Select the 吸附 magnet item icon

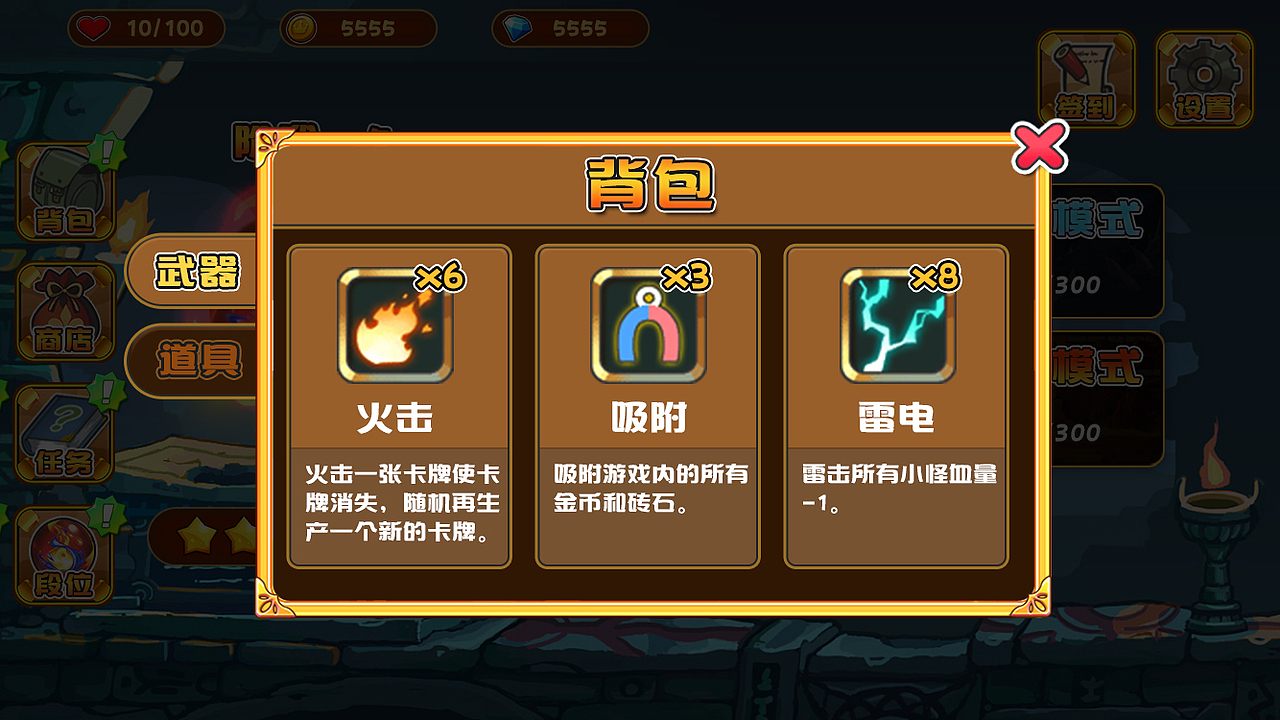[647, 325]
